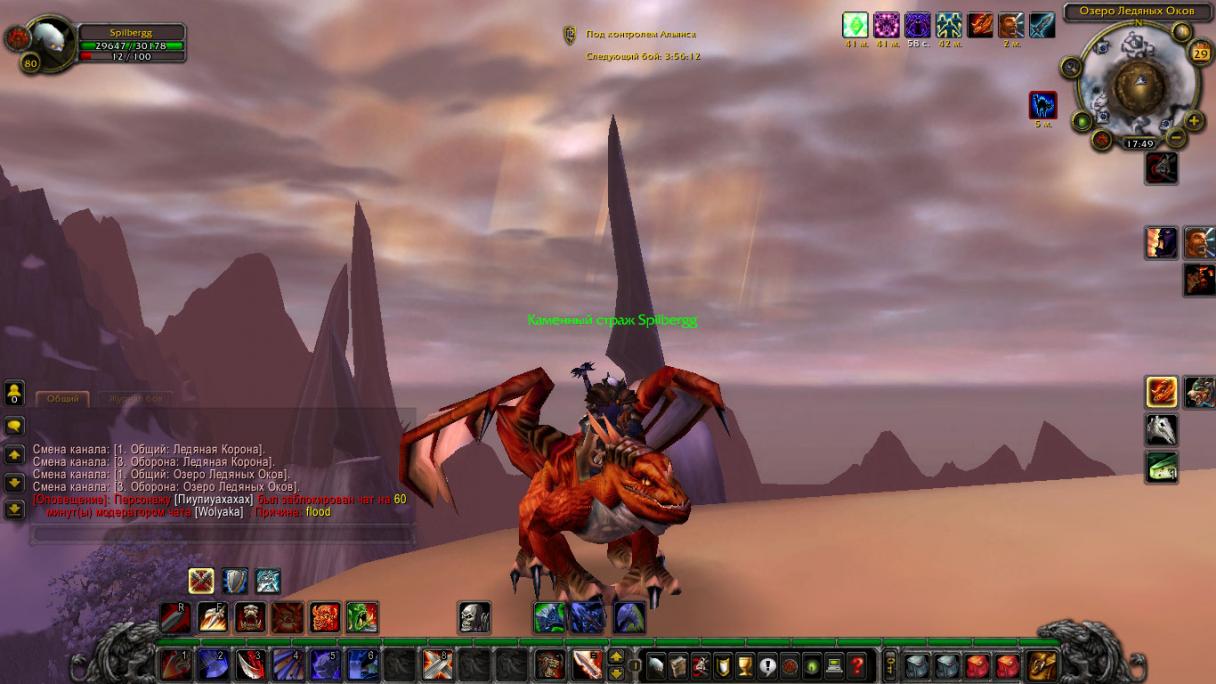The width and height of the screenshot is (1216, 684).
Task: Open the calendar showing day 29
Action: click(1200, 53)
